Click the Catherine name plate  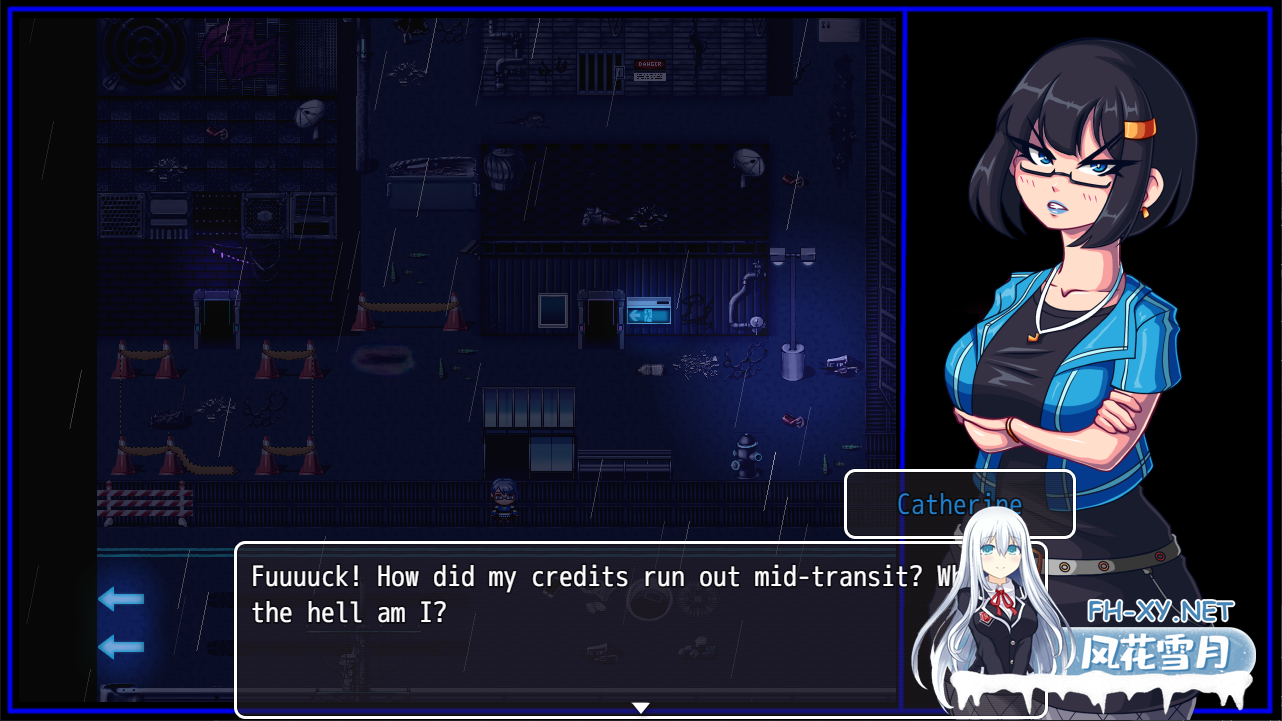(958, 504)
